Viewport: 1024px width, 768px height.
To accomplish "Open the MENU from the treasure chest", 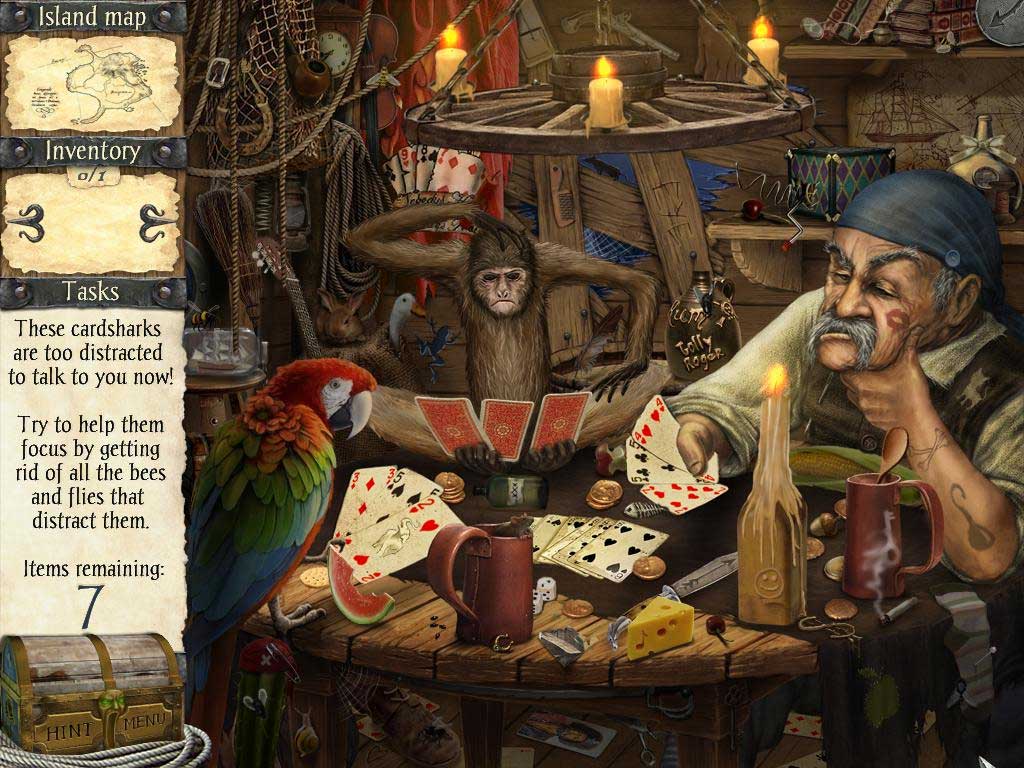I will (145, 718).
